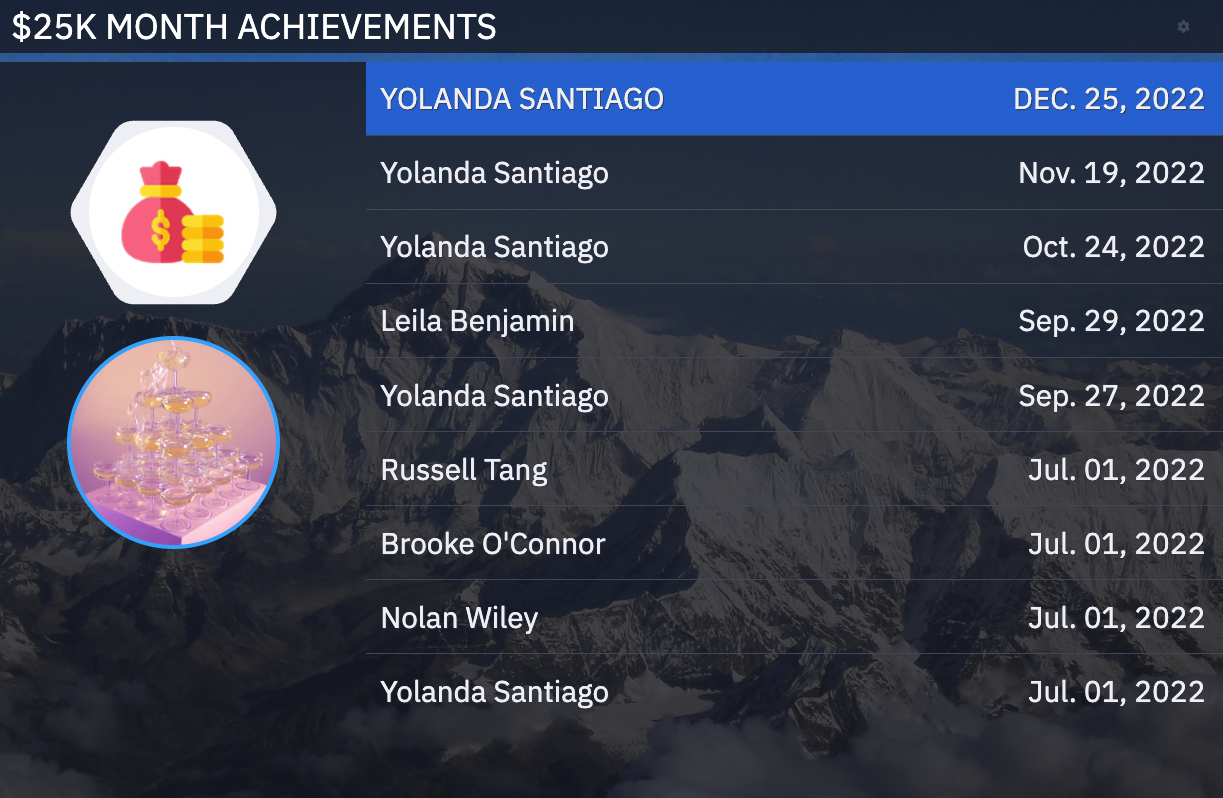Viewport: 1223px width, 798px height.
Task: Open the champagne tower profile picture
Action: tap(173, 442)
